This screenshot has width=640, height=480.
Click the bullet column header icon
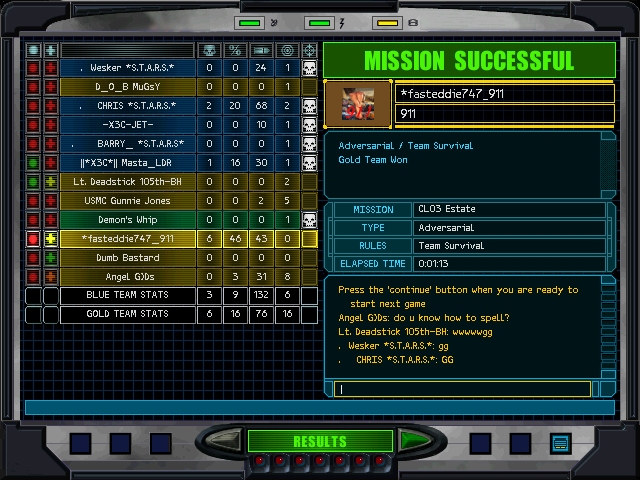(x=261, y=50)
